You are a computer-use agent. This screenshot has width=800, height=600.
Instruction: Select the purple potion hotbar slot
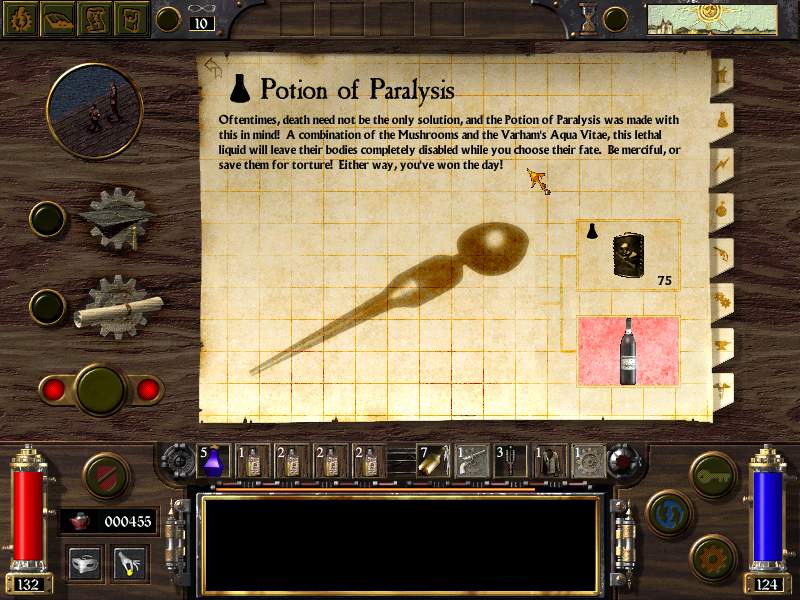[x=216, y=459]
